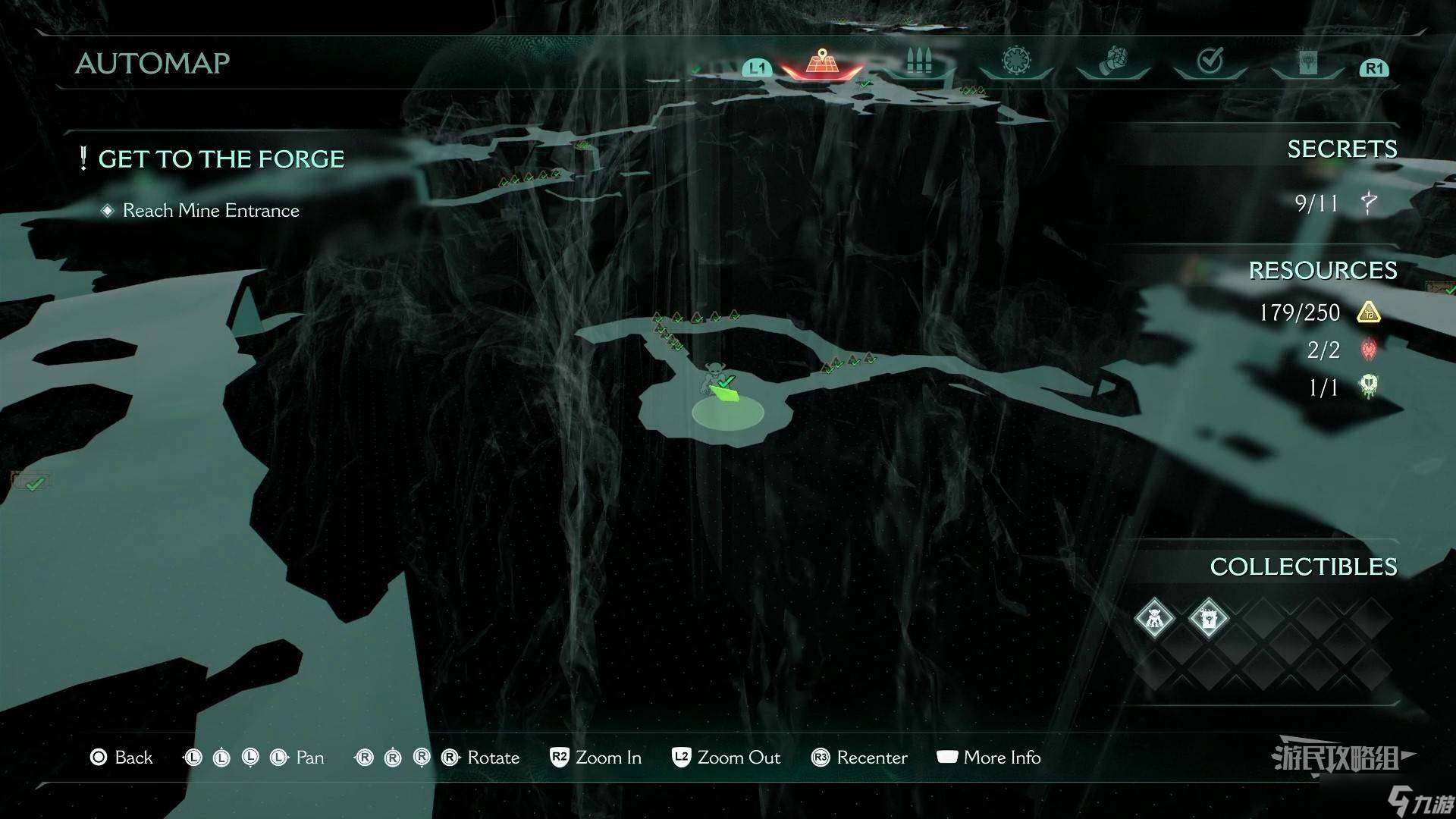Click the R2 Zoom In control
Viewport: 1456px width, 819px height.
click(595, 758)
